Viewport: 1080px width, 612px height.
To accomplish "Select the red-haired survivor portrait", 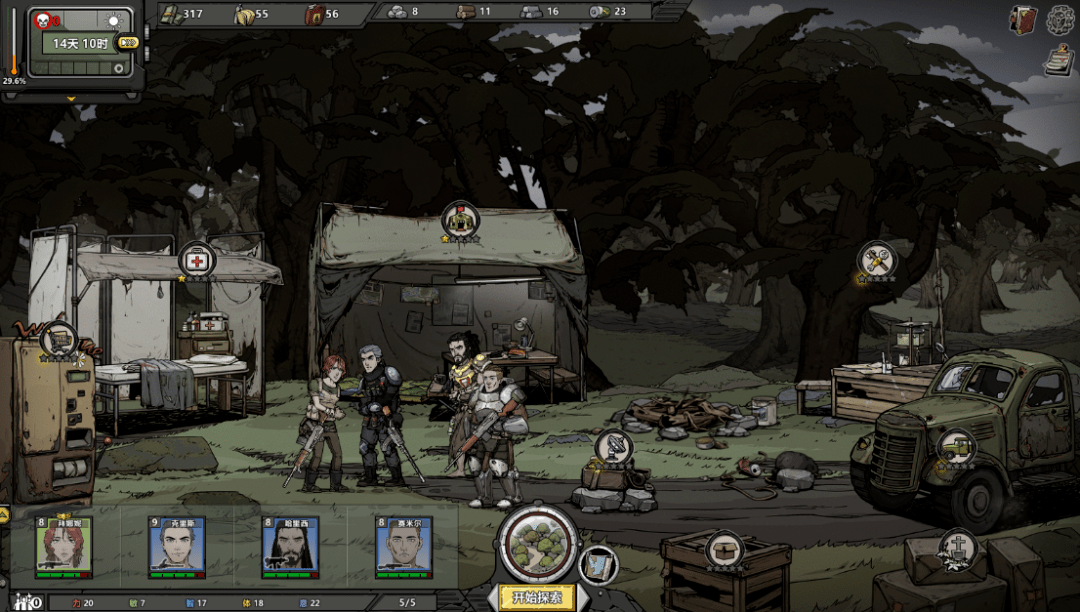I will pos(64,546).
